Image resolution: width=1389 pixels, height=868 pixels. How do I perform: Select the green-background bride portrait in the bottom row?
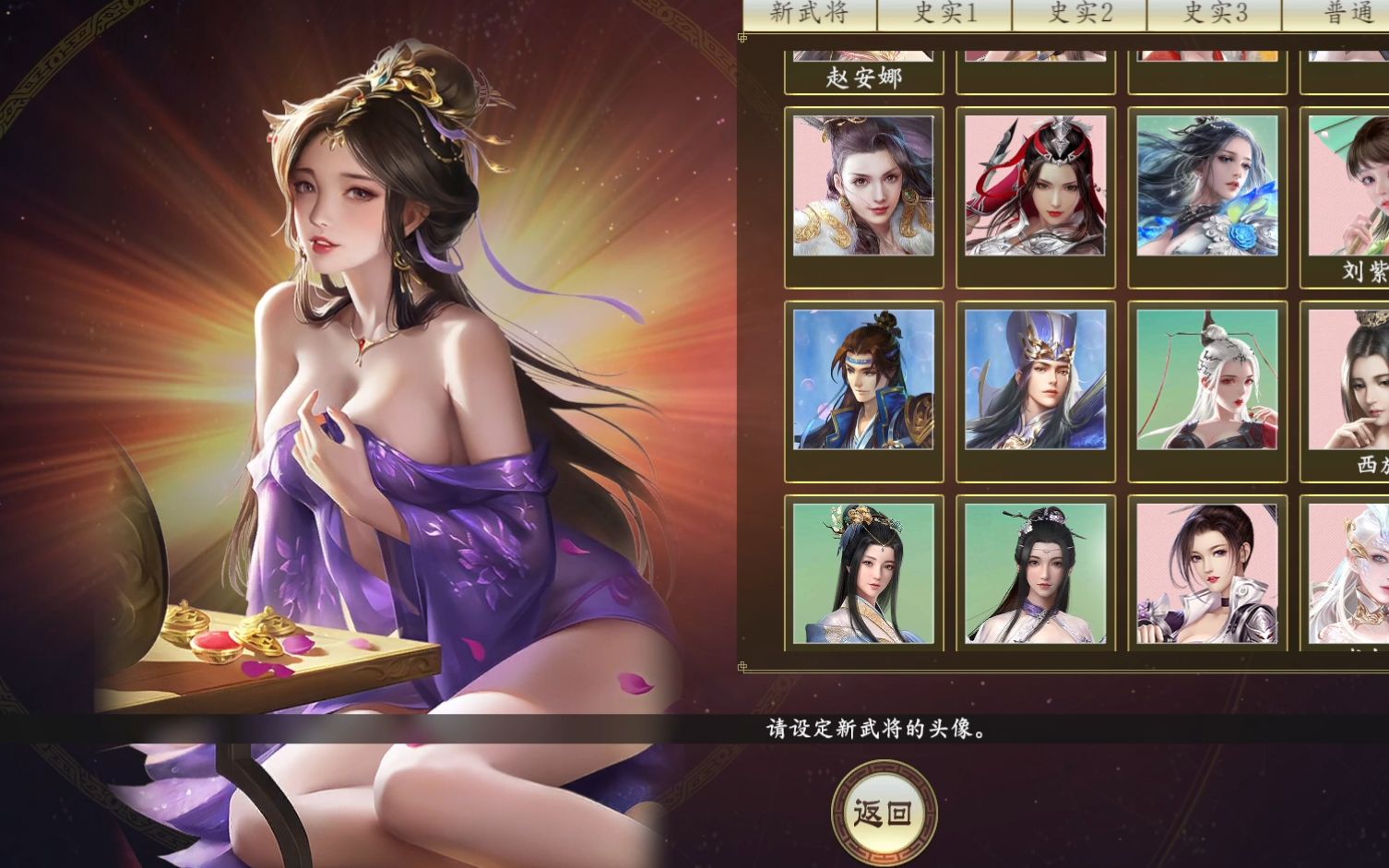tap(863, 572)
